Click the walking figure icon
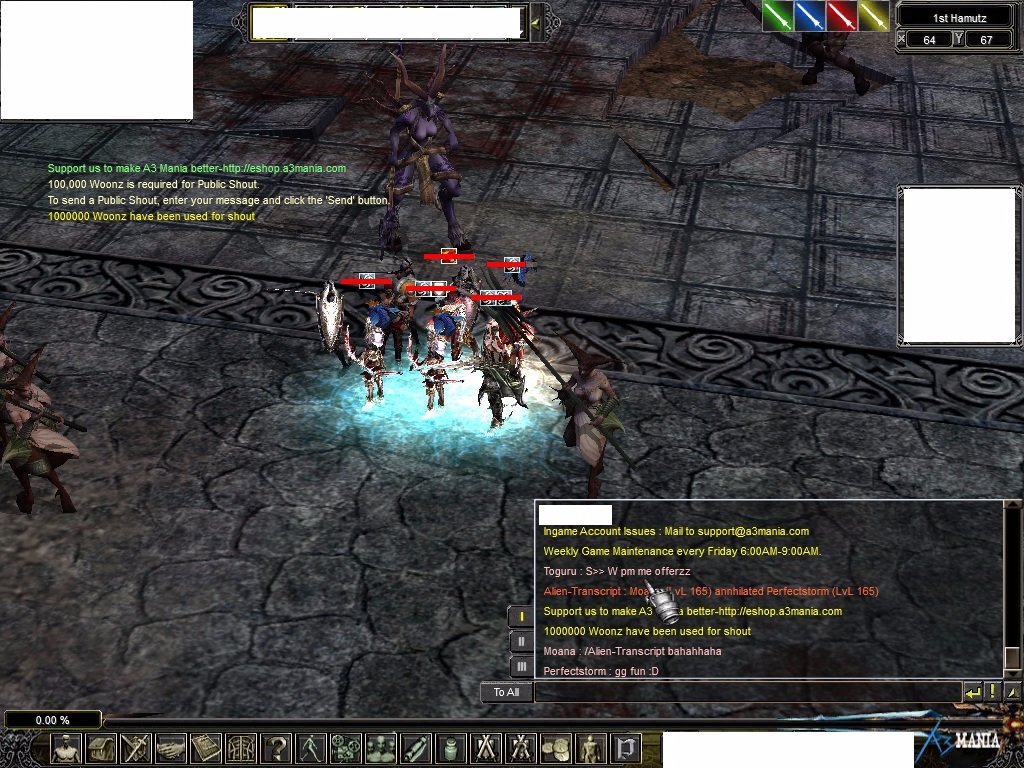The image size is (1024, 768). 311,748
